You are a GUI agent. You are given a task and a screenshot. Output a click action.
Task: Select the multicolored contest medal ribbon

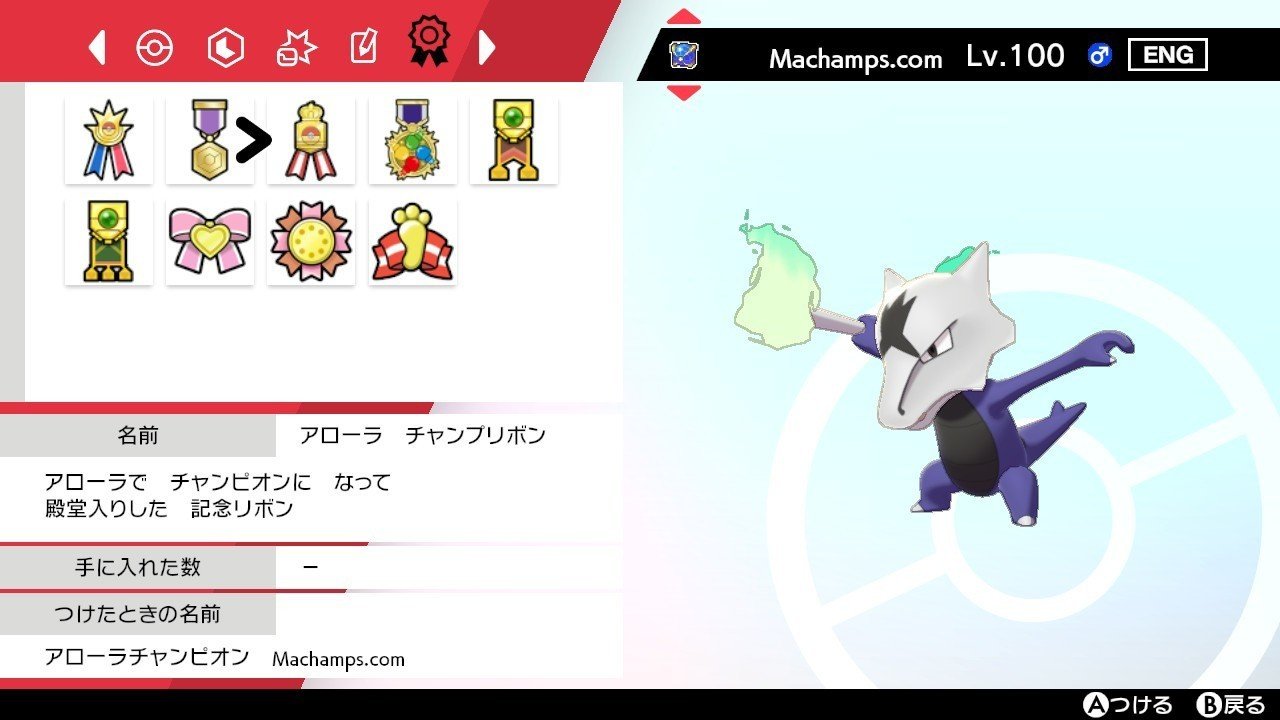[412, 139]
